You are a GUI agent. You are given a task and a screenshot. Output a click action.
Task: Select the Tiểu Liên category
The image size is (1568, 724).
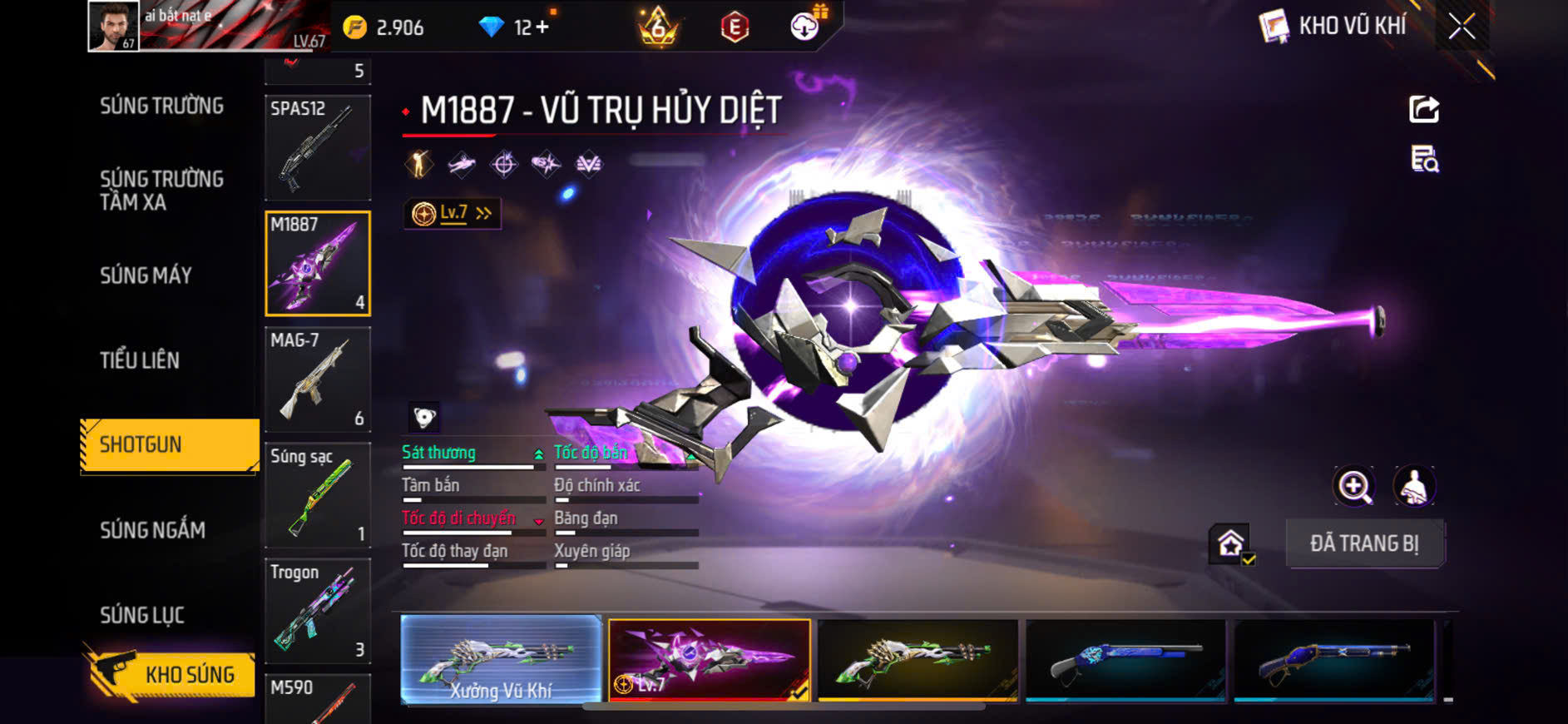pos(140,360)
